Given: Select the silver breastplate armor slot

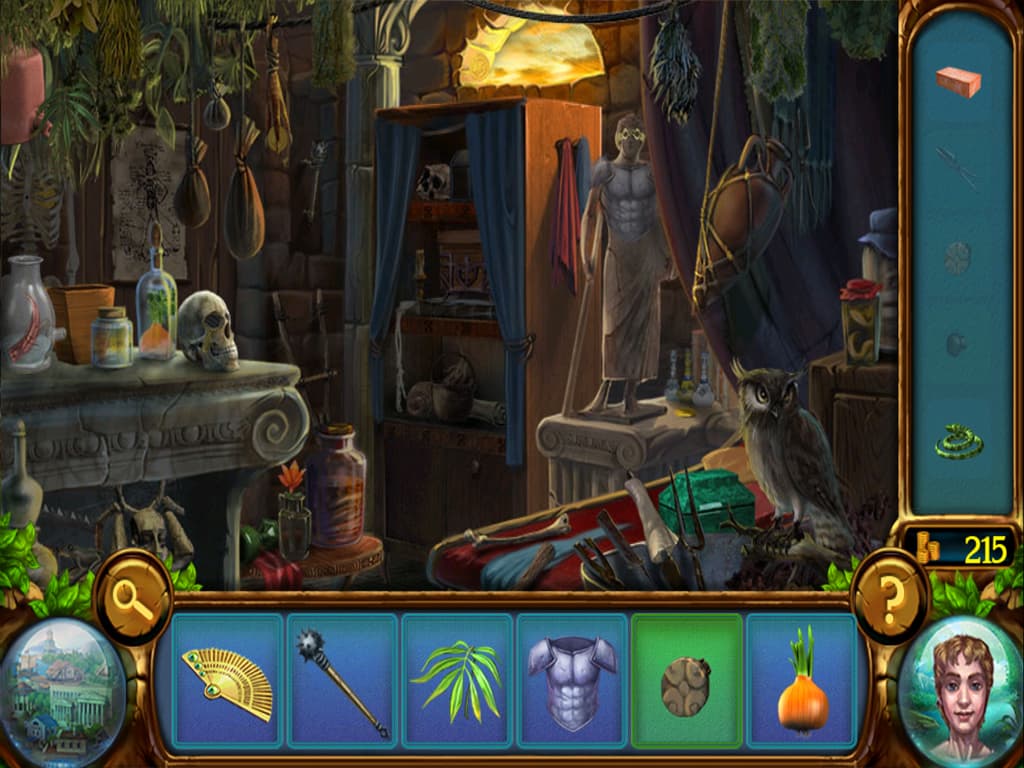Looking at the screenshot, I should click(x=572, y=682).
